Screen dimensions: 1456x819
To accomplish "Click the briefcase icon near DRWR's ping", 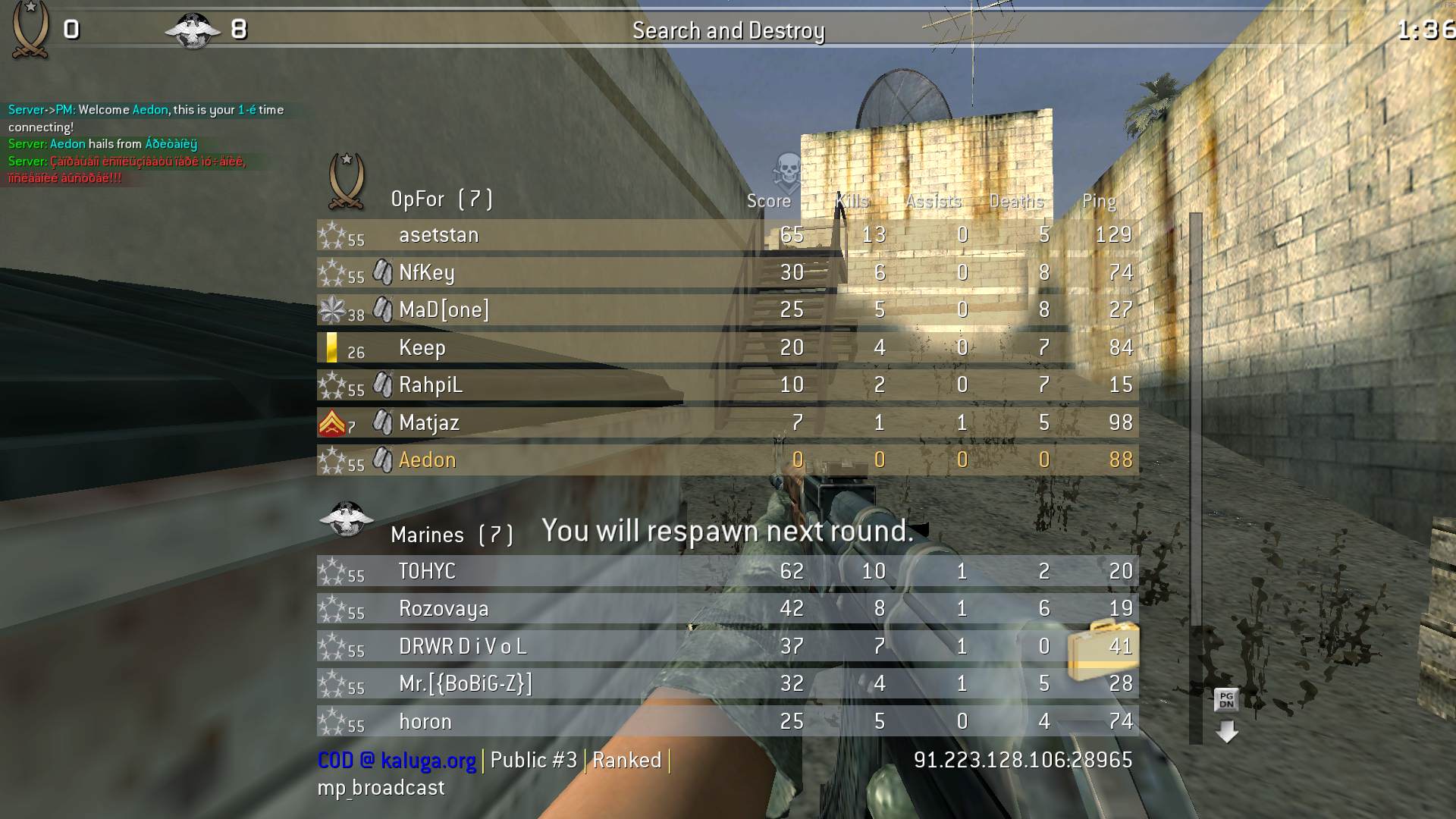I will point(1101,647).
